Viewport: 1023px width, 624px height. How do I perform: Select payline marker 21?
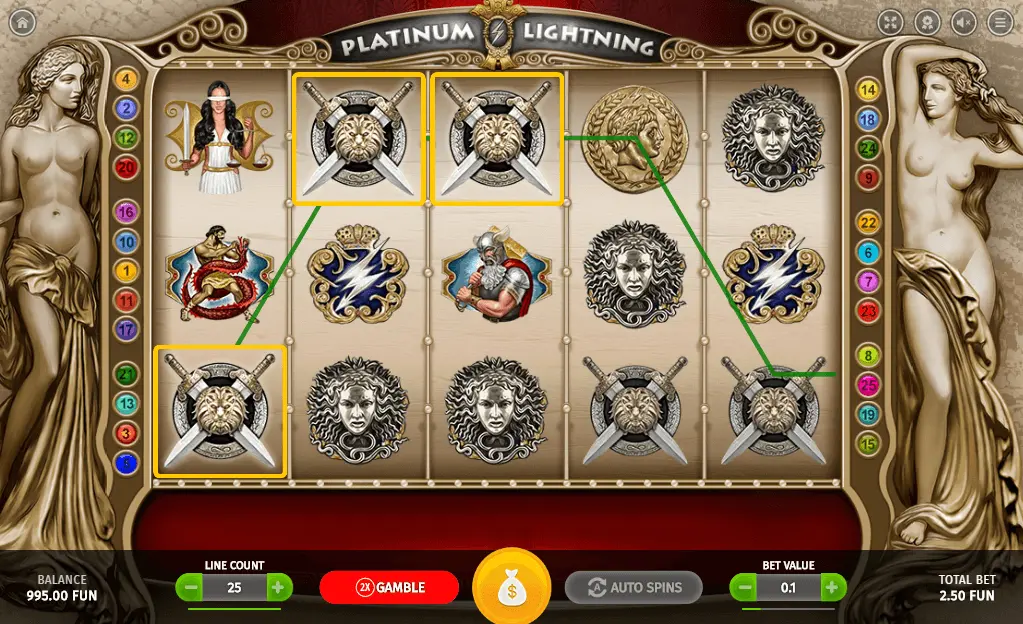click(127, 375)
